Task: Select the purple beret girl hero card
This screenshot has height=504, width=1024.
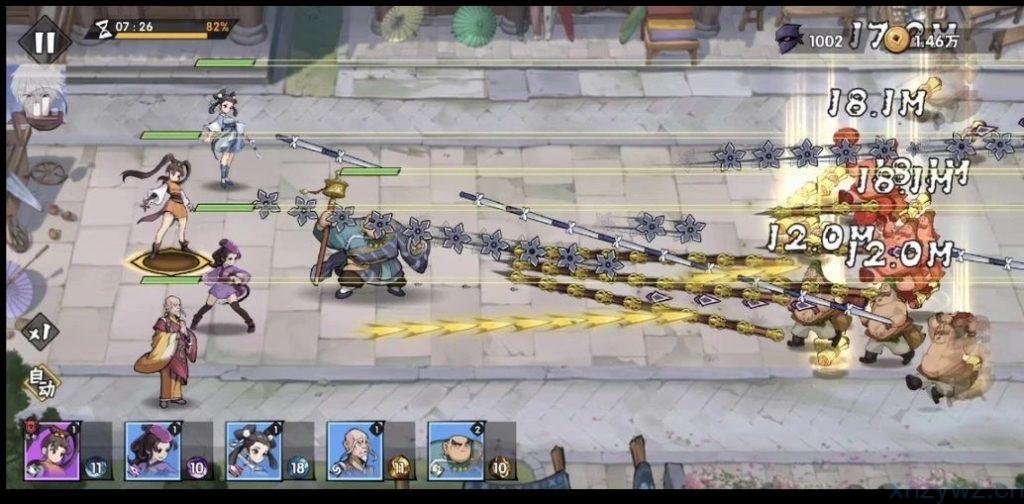Action: (x=152, y=450)
